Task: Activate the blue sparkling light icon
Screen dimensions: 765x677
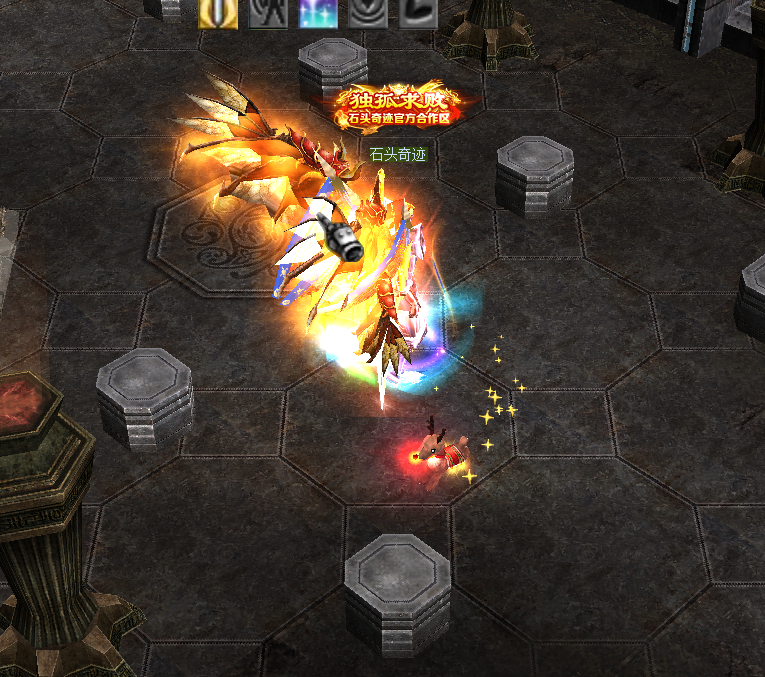Action: 318,12
